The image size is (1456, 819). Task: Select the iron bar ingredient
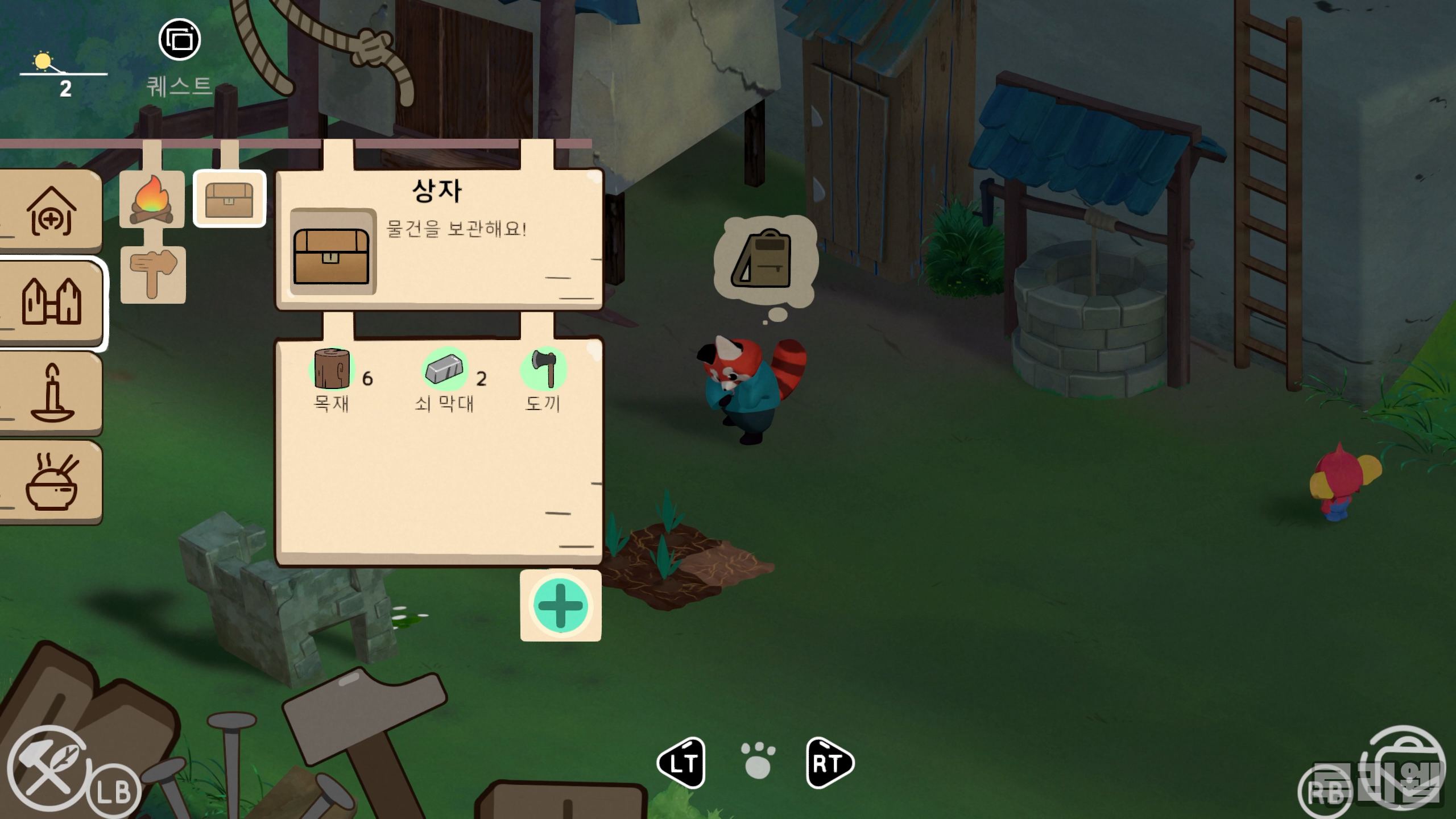[445, 369]
